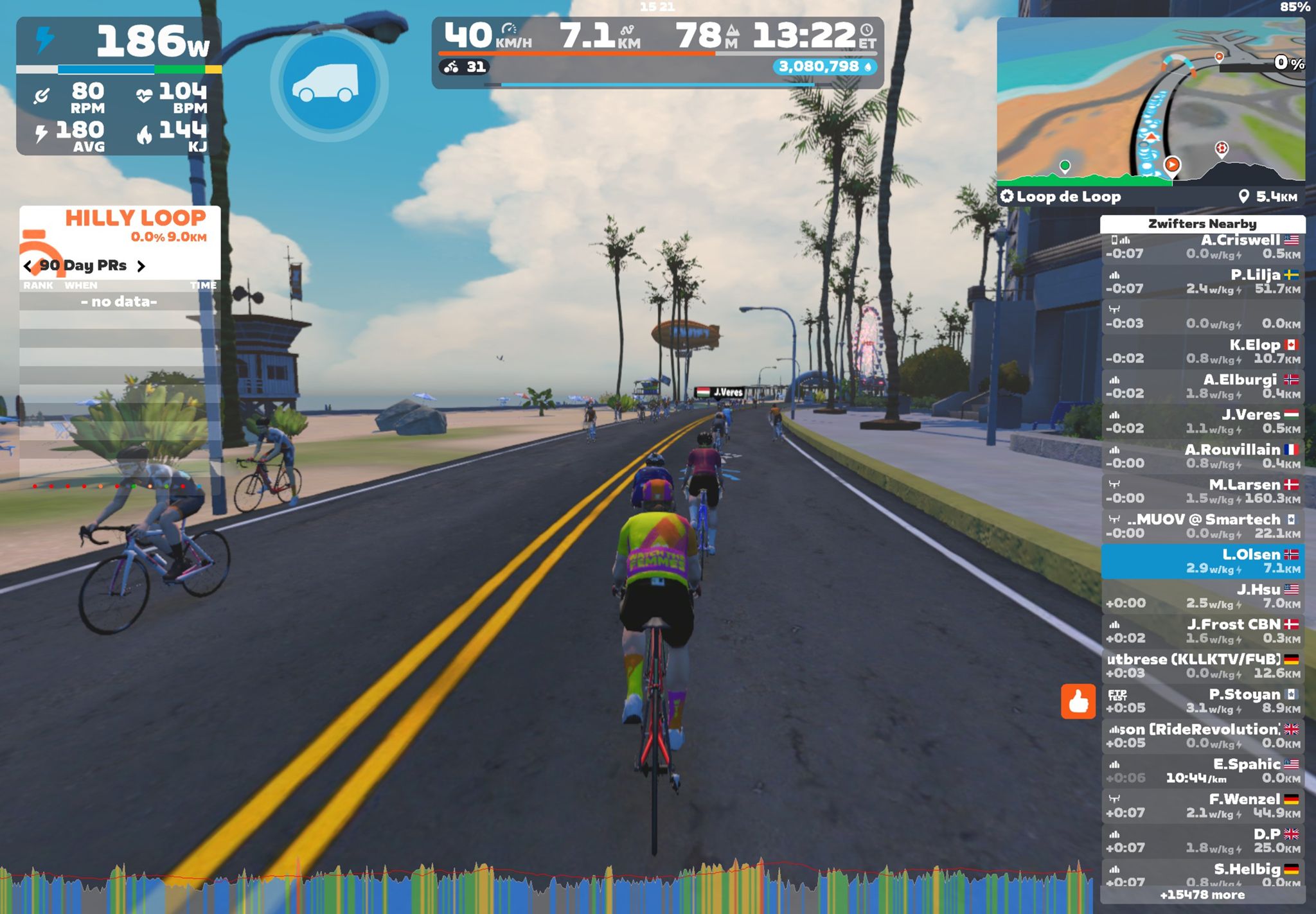Image resolution: width=1316 pixels, height=914 pixels.
Task: View F.Wenzel rider entry
Action: coord(1202,805)
